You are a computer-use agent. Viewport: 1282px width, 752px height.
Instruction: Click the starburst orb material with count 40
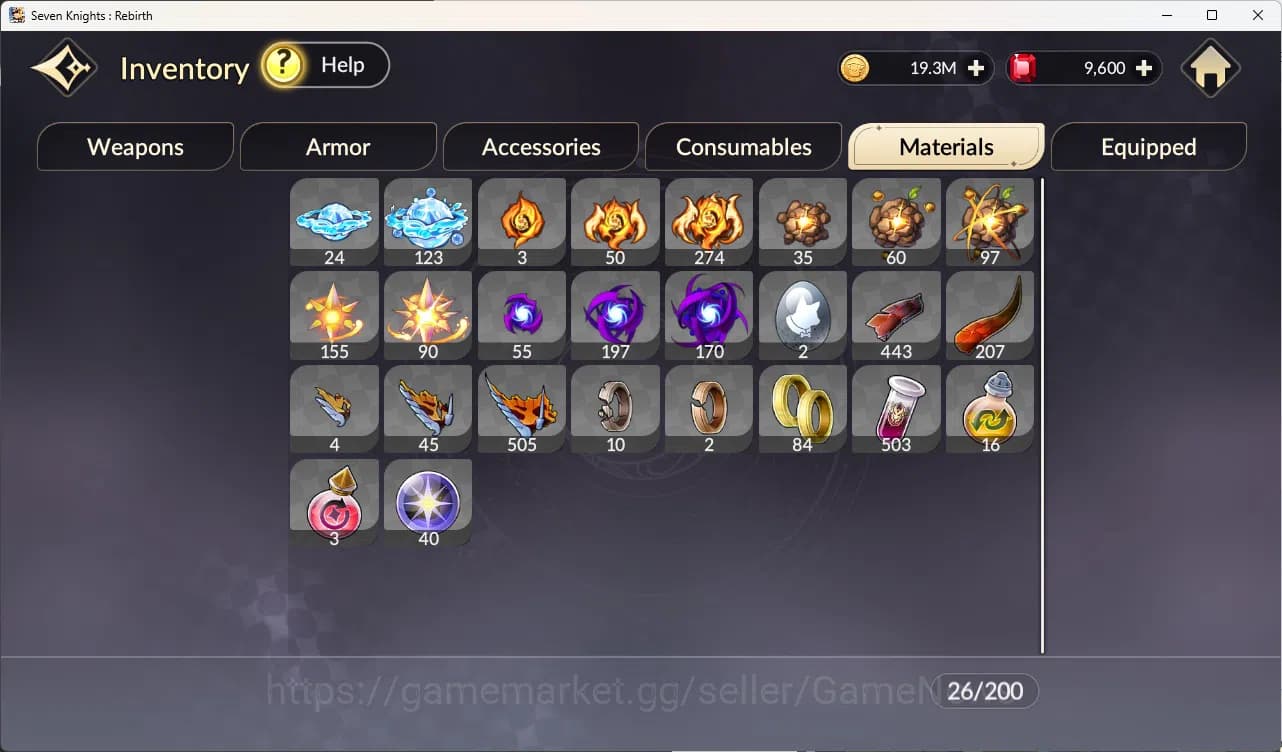tap(427, 497)
